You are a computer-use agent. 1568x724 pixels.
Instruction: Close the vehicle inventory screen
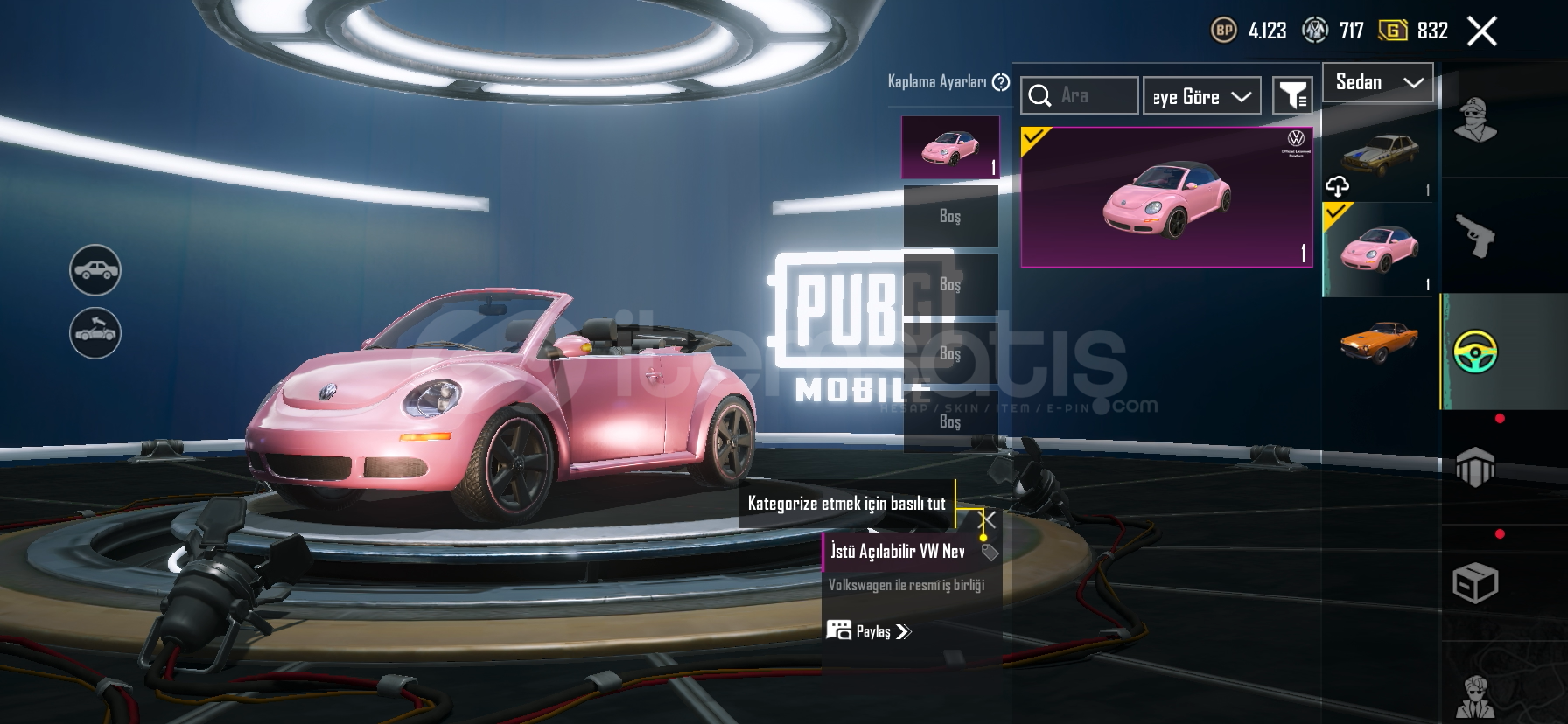point(1481,31)
